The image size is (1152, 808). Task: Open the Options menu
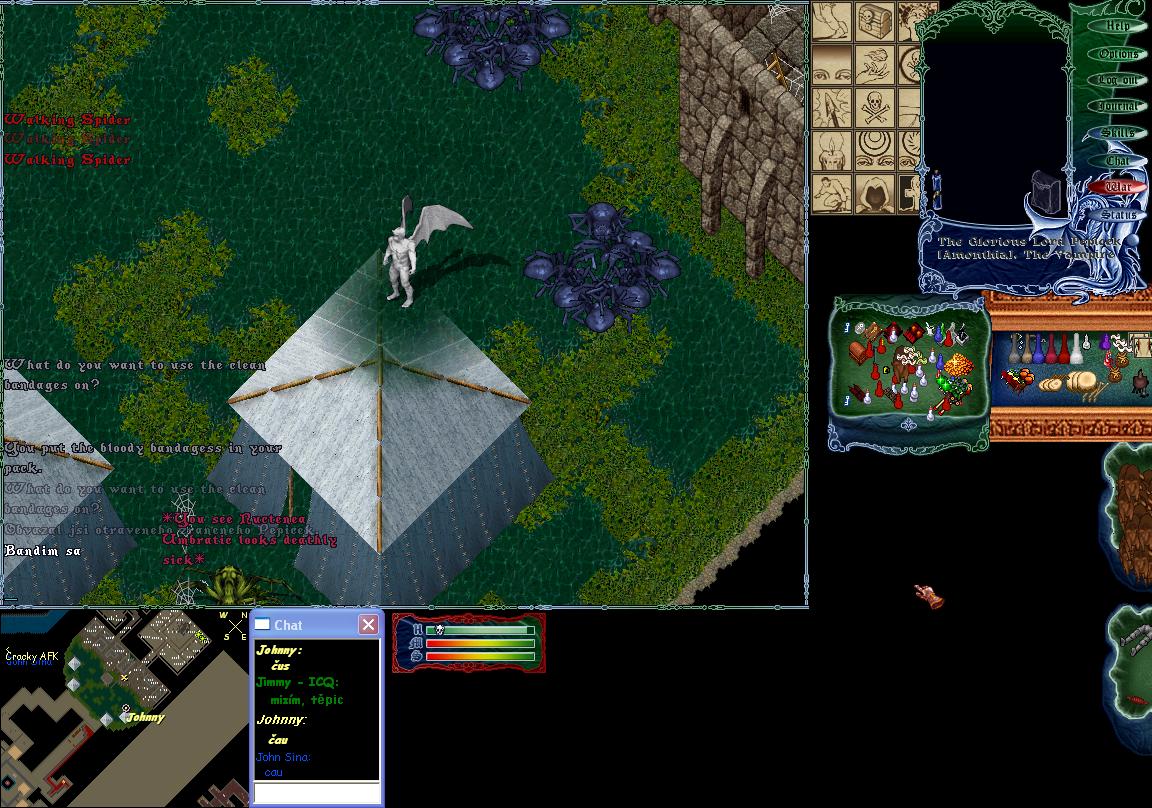[1118, 54]
